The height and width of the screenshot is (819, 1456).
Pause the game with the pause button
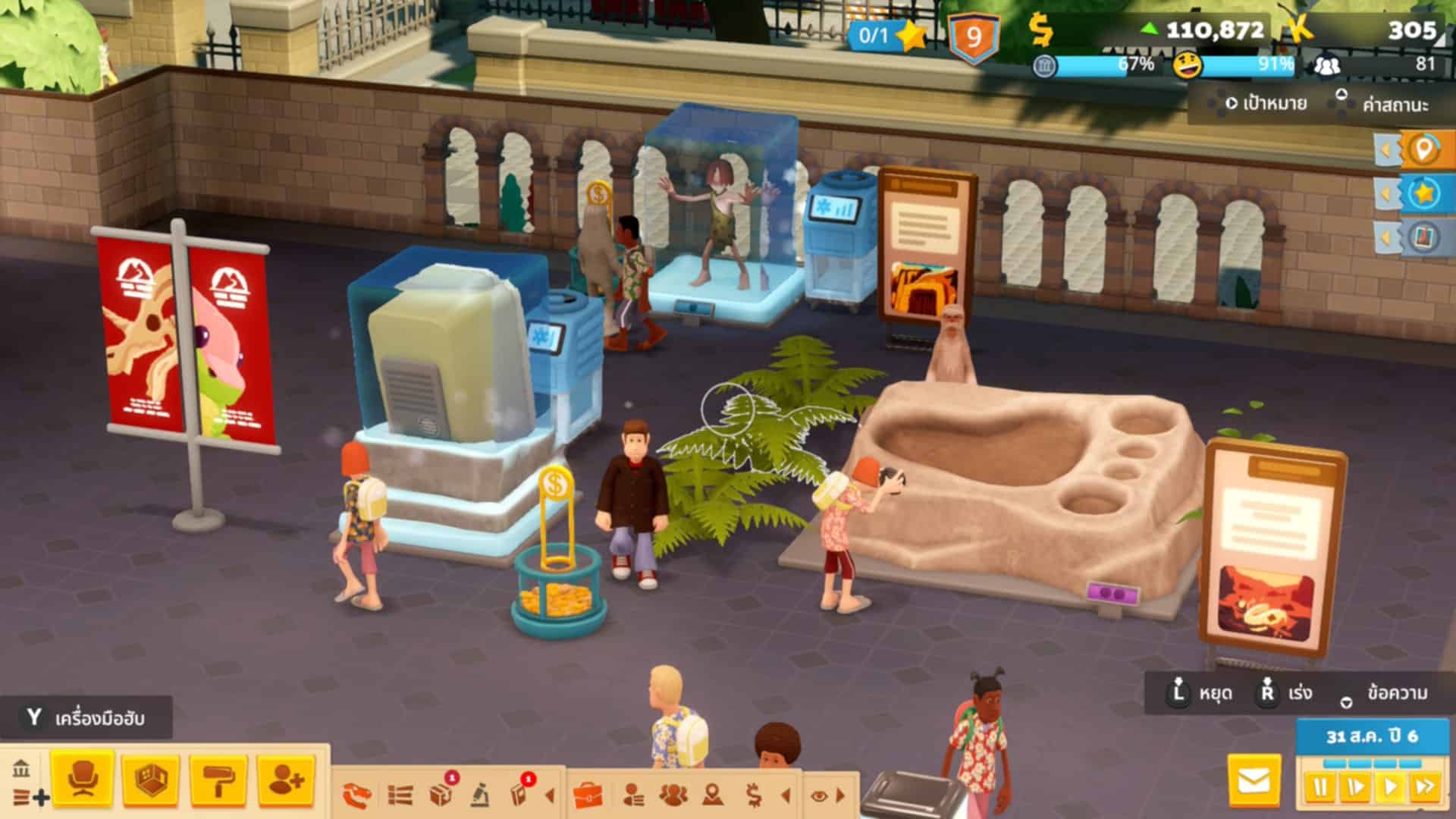point(1319,786)
